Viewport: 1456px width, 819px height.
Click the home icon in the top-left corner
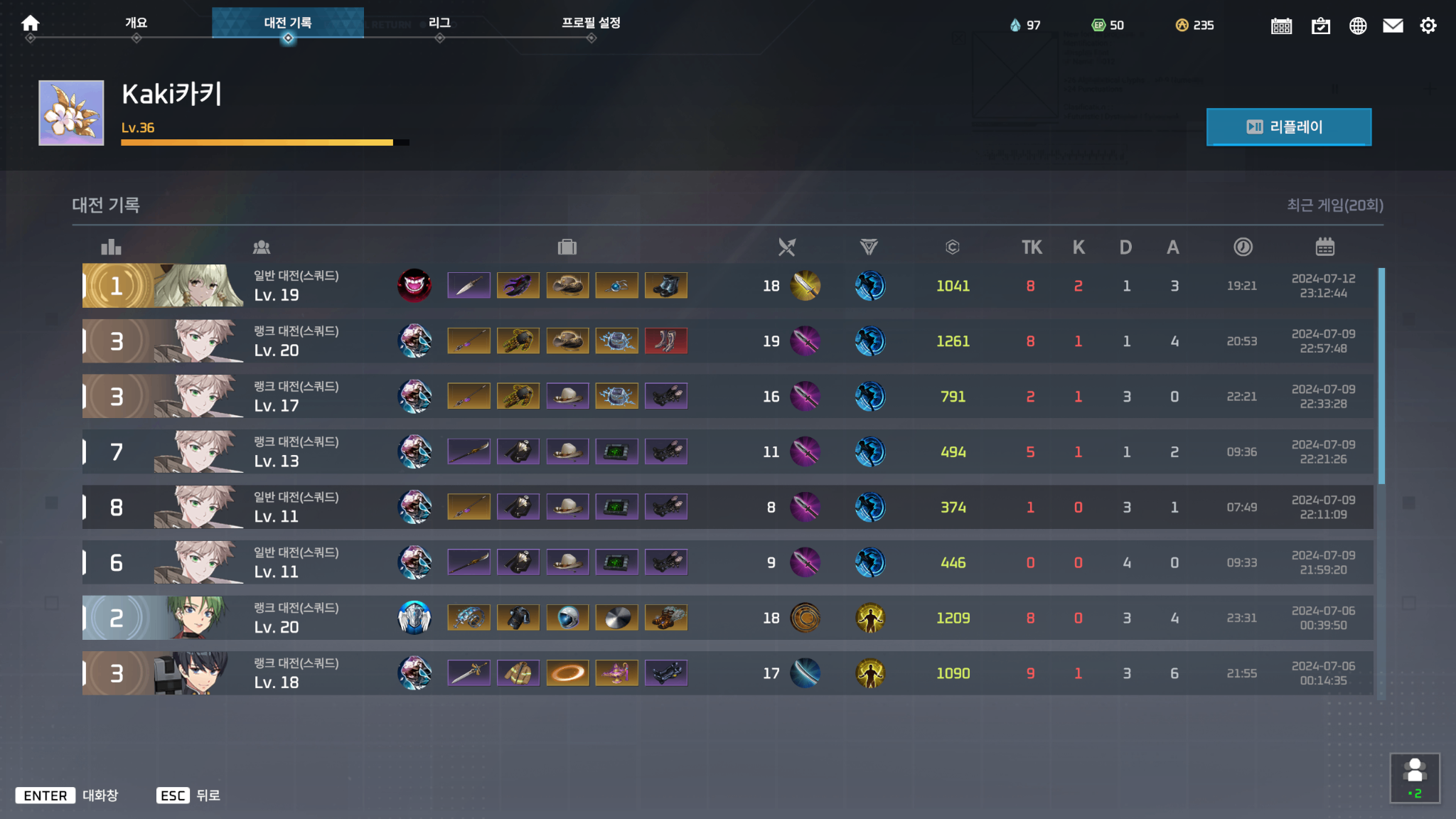(x=30, y=22)
